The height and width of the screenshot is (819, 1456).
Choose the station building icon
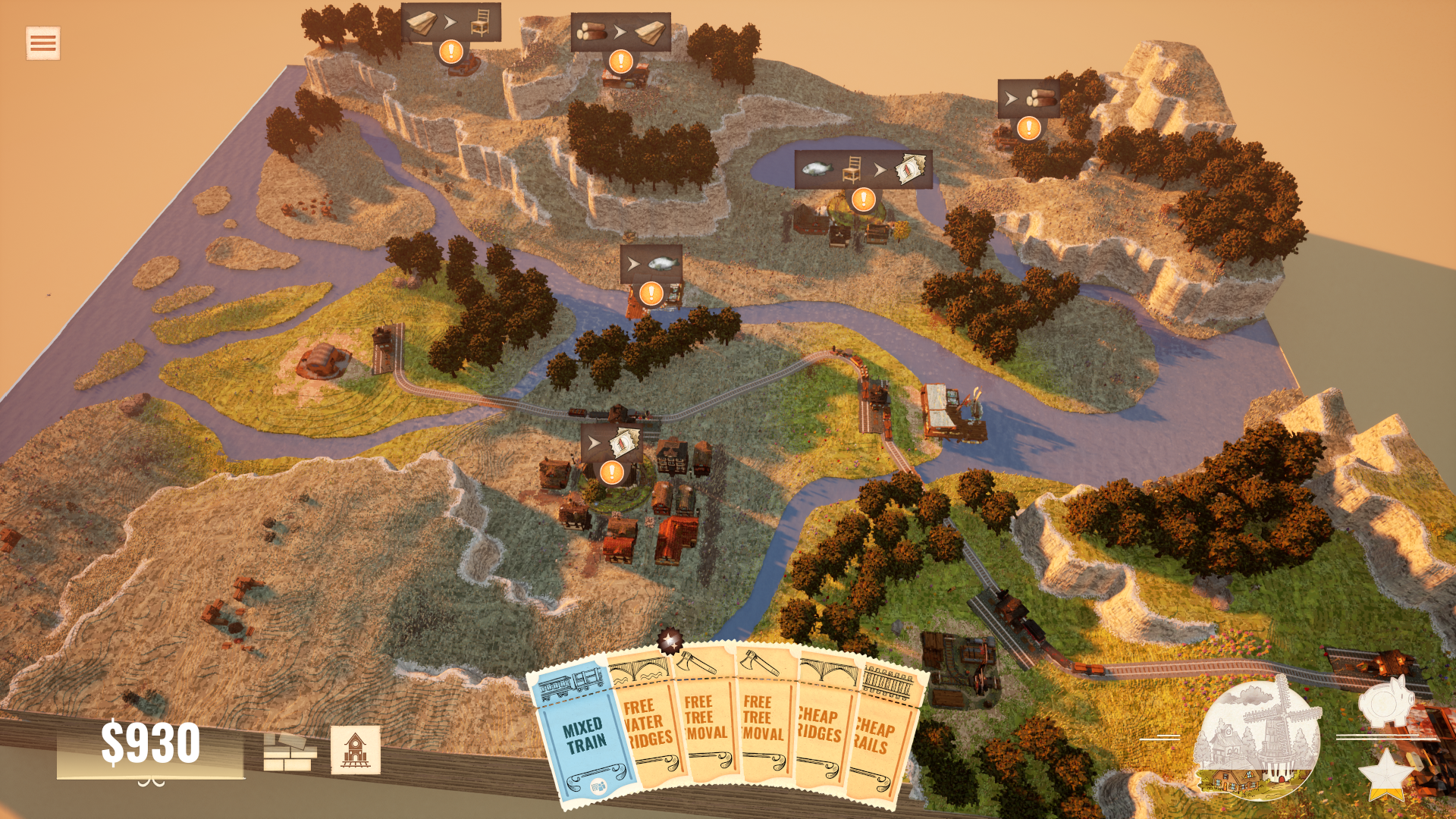(355, 750)
